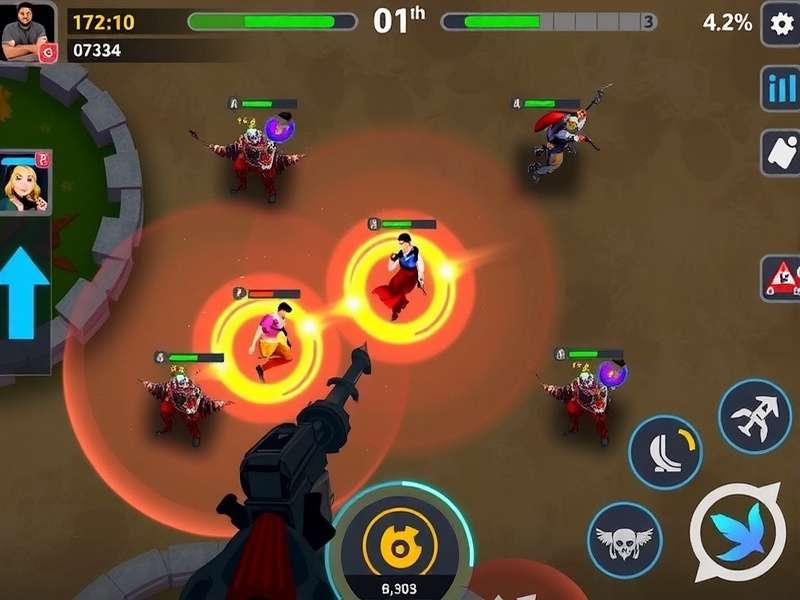Use the boot dash ability
The image size is (800, 600).
664,451
